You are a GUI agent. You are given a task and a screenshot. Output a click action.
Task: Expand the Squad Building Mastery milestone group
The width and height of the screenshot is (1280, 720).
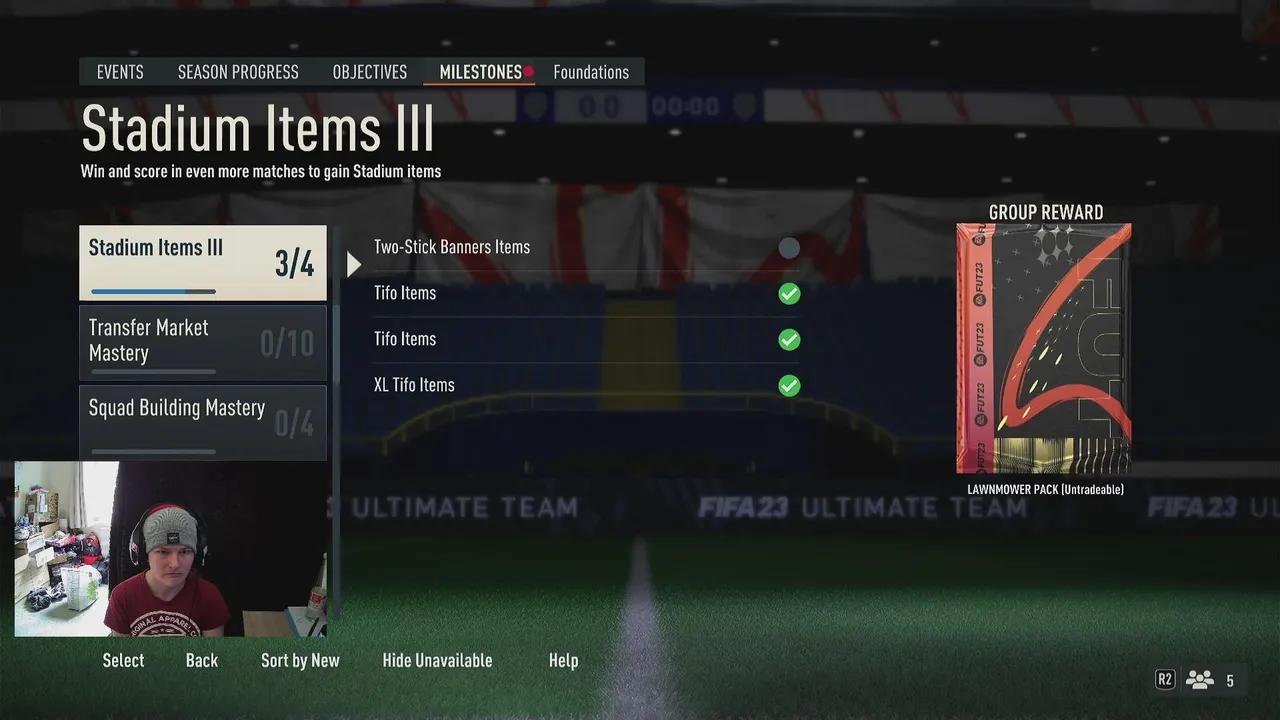(202, 420)
